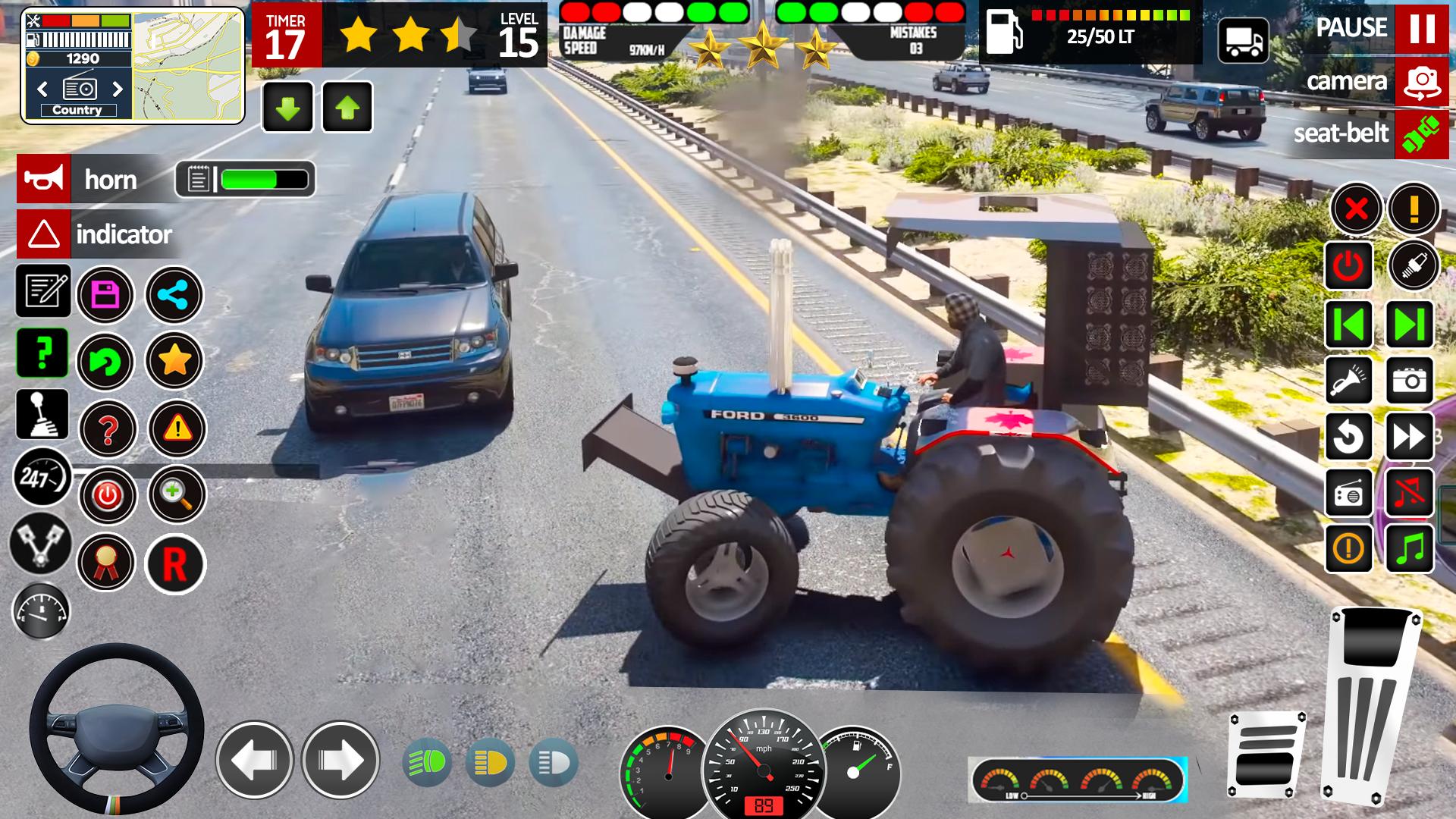Select next radio station arrow
The height and width of the screenshot is (819, 1456).
pos(118,89)
